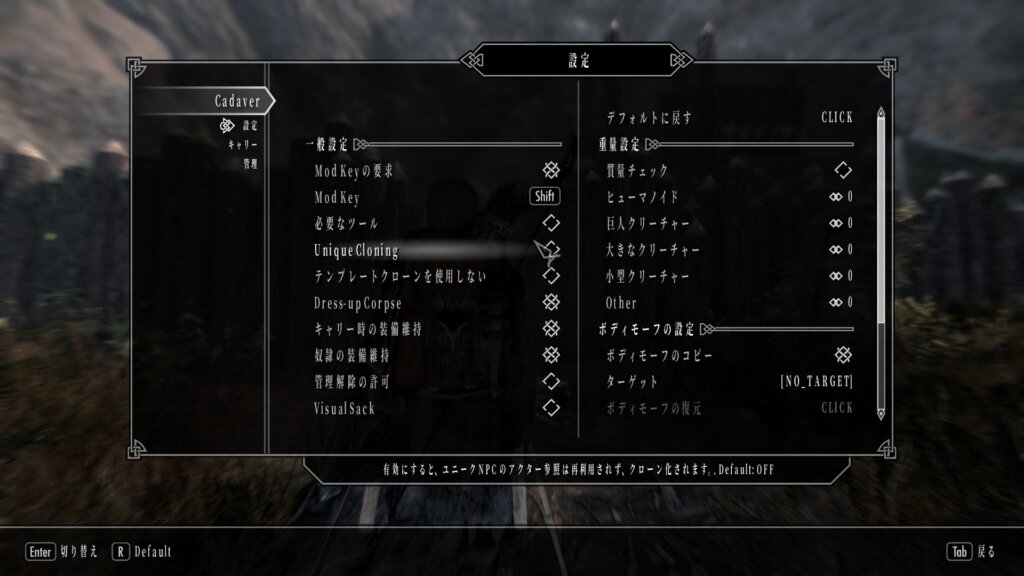Open the ターゲット NO_TARGET selector

pyautogui.click(x=816, y=382)
